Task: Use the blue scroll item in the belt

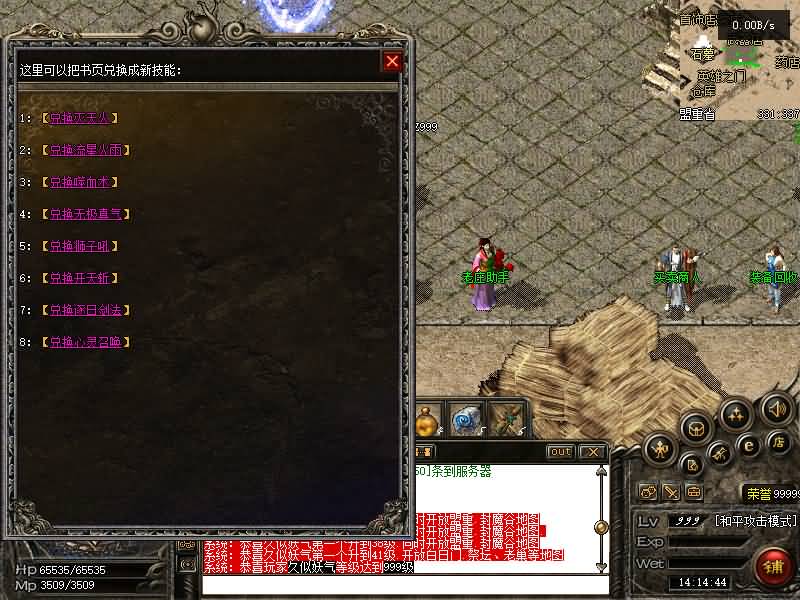Action: [465, 420]
